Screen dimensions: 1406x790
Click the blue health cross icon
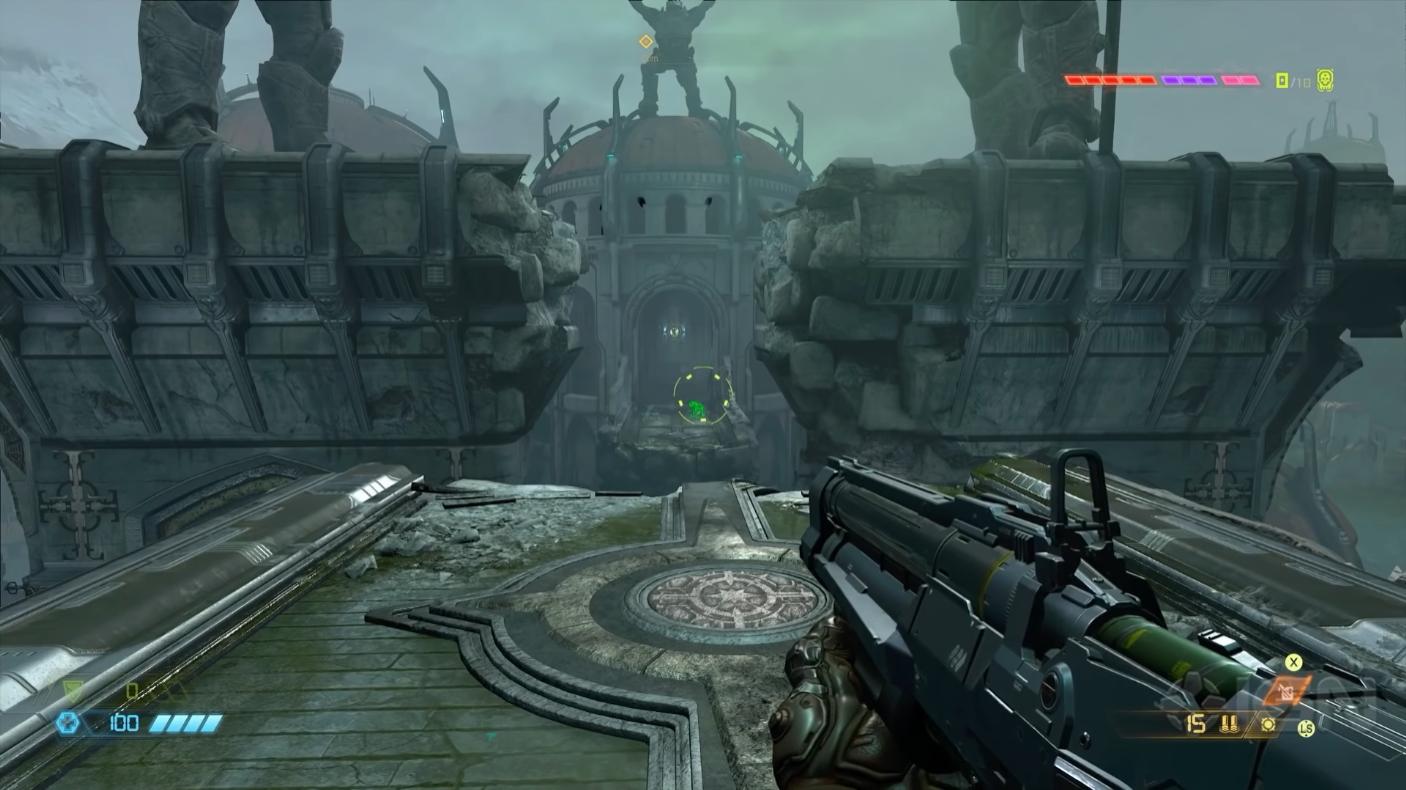pos(68,722)
